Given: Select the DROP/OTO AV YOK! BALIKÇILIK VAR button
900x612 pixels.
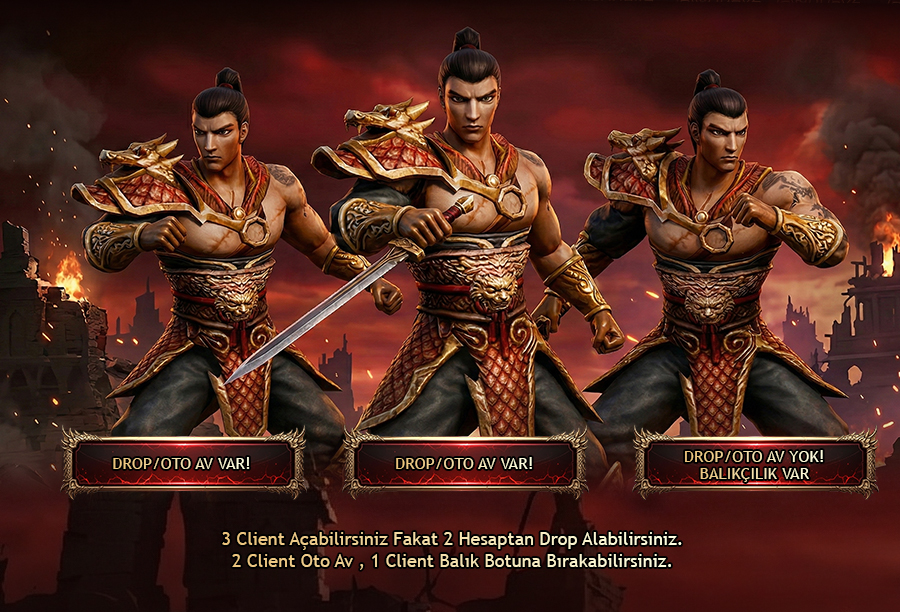Looking at the screenshot, I should [755, 464].
